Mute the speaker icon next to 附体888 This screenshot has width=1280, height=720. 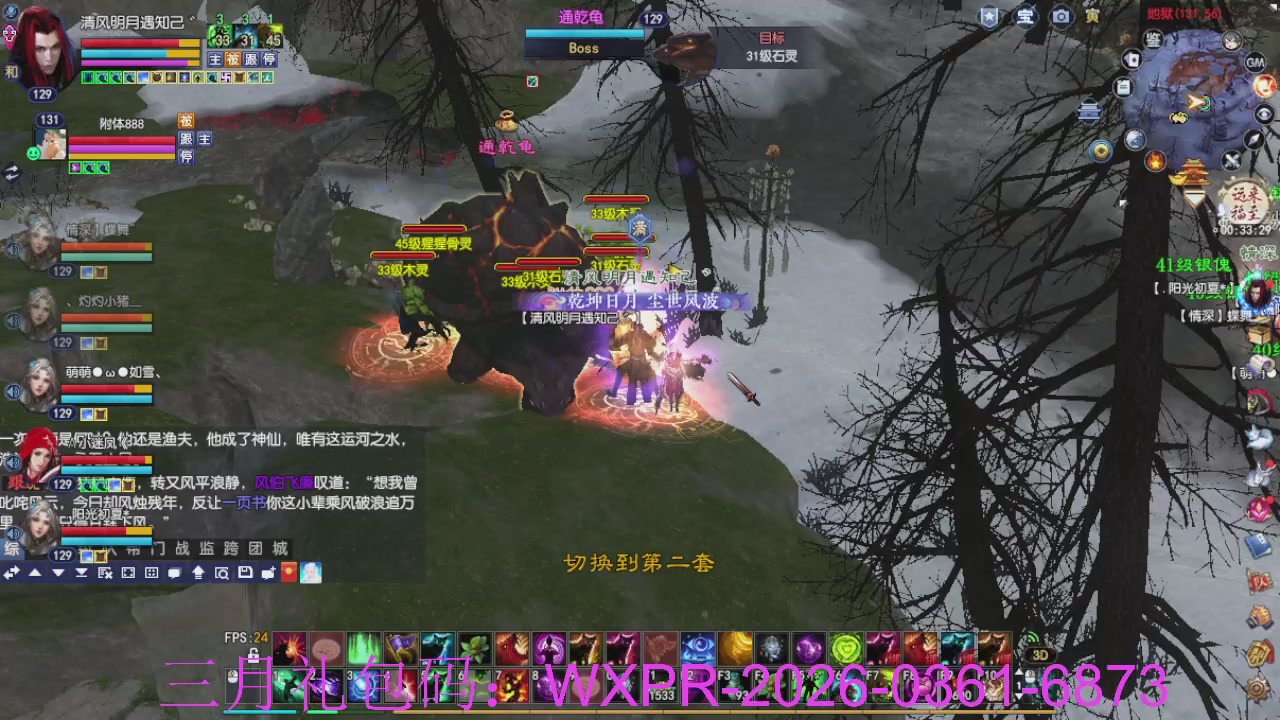click(33, 153)
